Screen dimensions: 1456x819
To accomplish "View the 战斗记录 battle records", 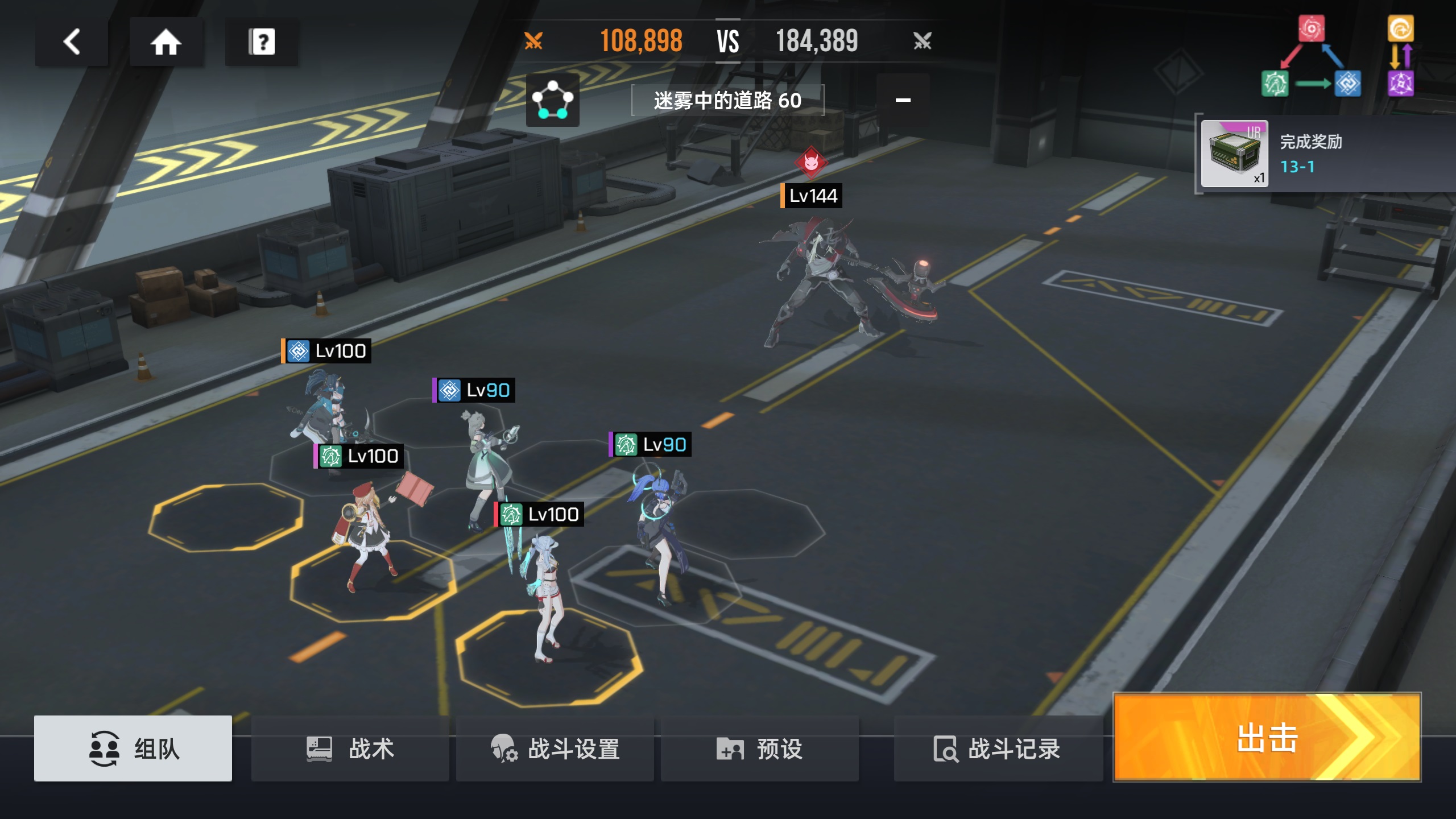I will tap(998, 748).
